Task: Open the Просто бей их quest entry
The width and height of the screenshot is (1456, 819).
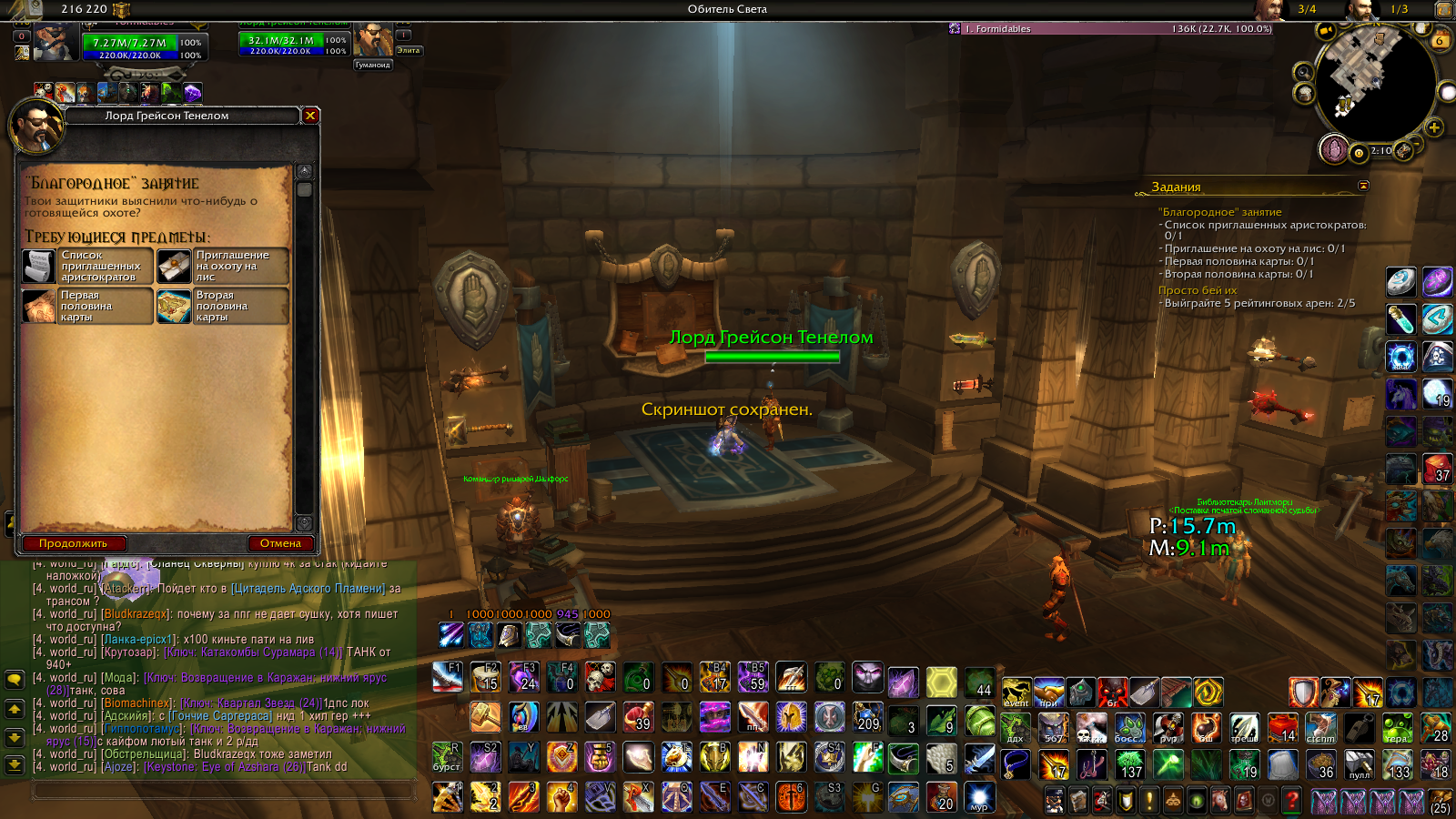Action: pyautogui.click(x=1197, y=290)
